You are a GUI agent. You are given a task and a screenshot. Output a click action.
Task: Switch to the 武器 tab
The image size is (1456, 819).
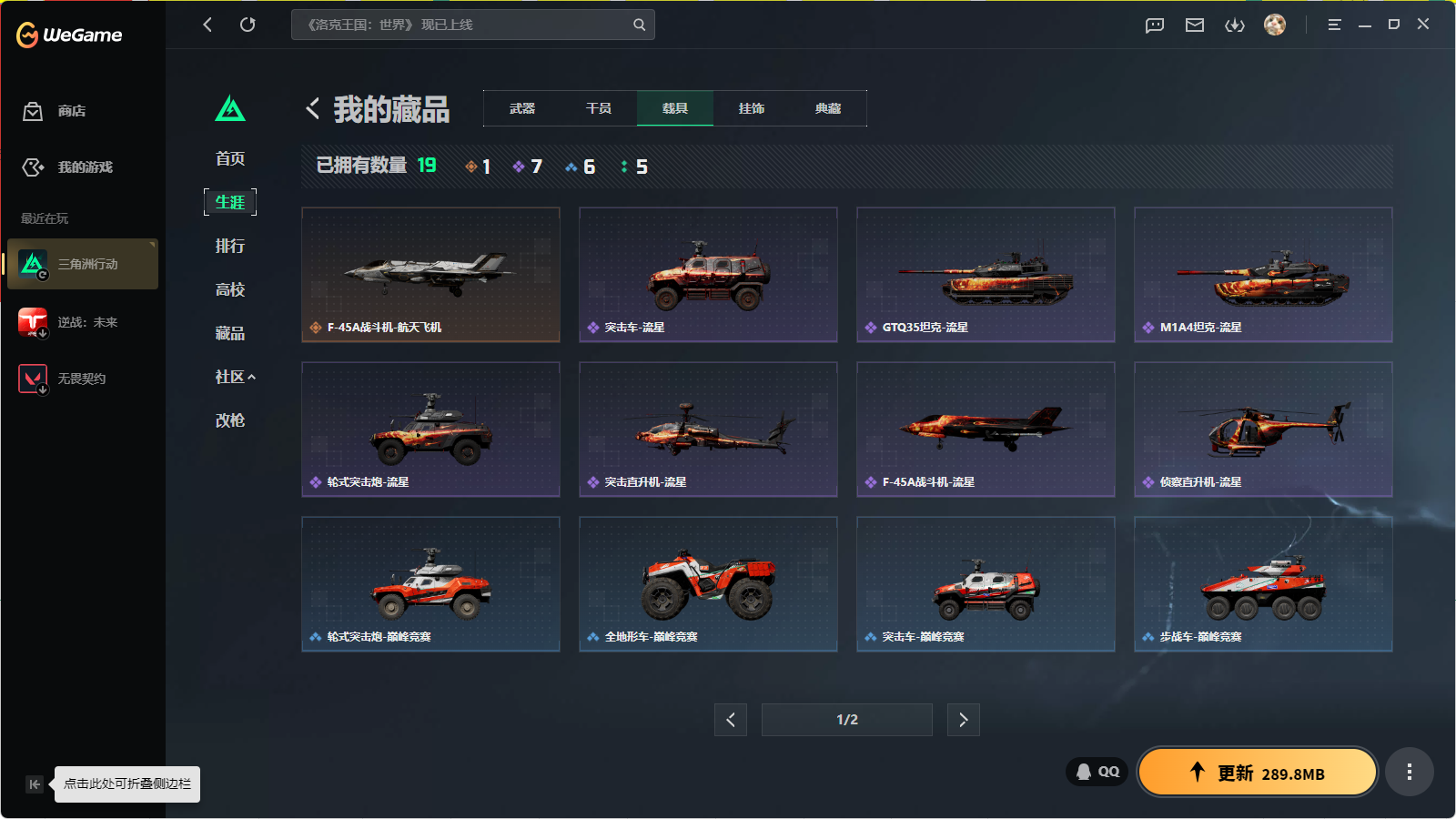521,107
